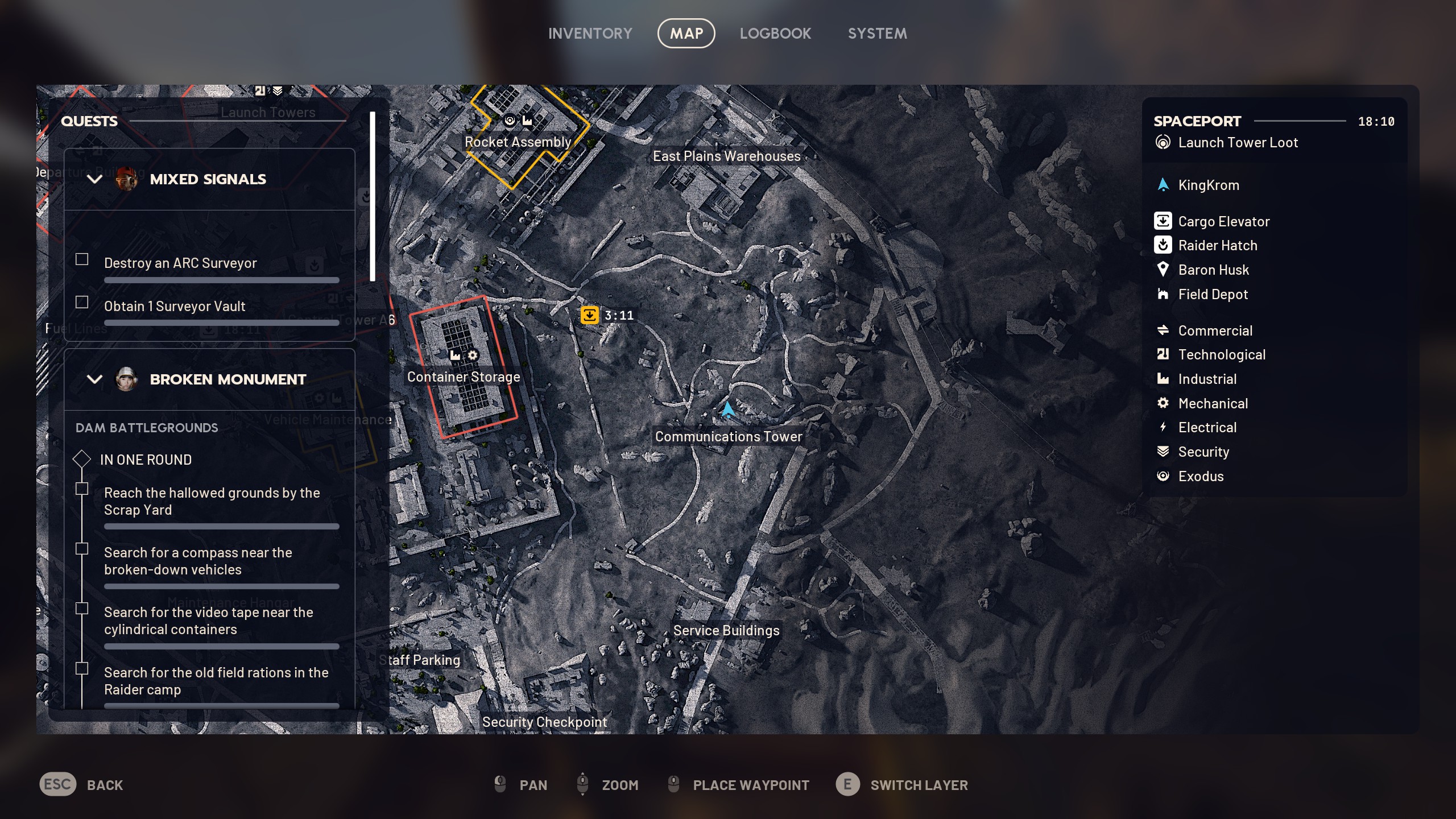Select the Exodus legend icon
Viewport: 1456px width, 819px height.
(x=1164, y=476)
